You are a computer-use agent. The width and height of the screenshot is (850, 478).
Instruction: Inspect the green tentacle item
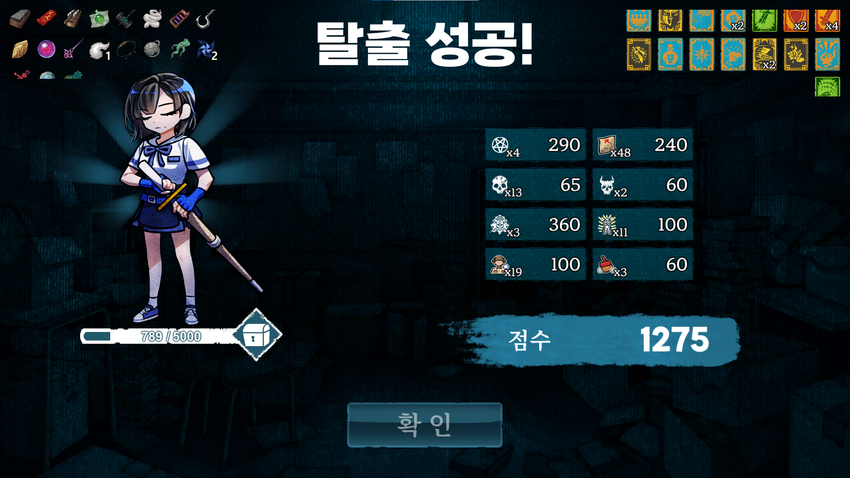(178, 48)
